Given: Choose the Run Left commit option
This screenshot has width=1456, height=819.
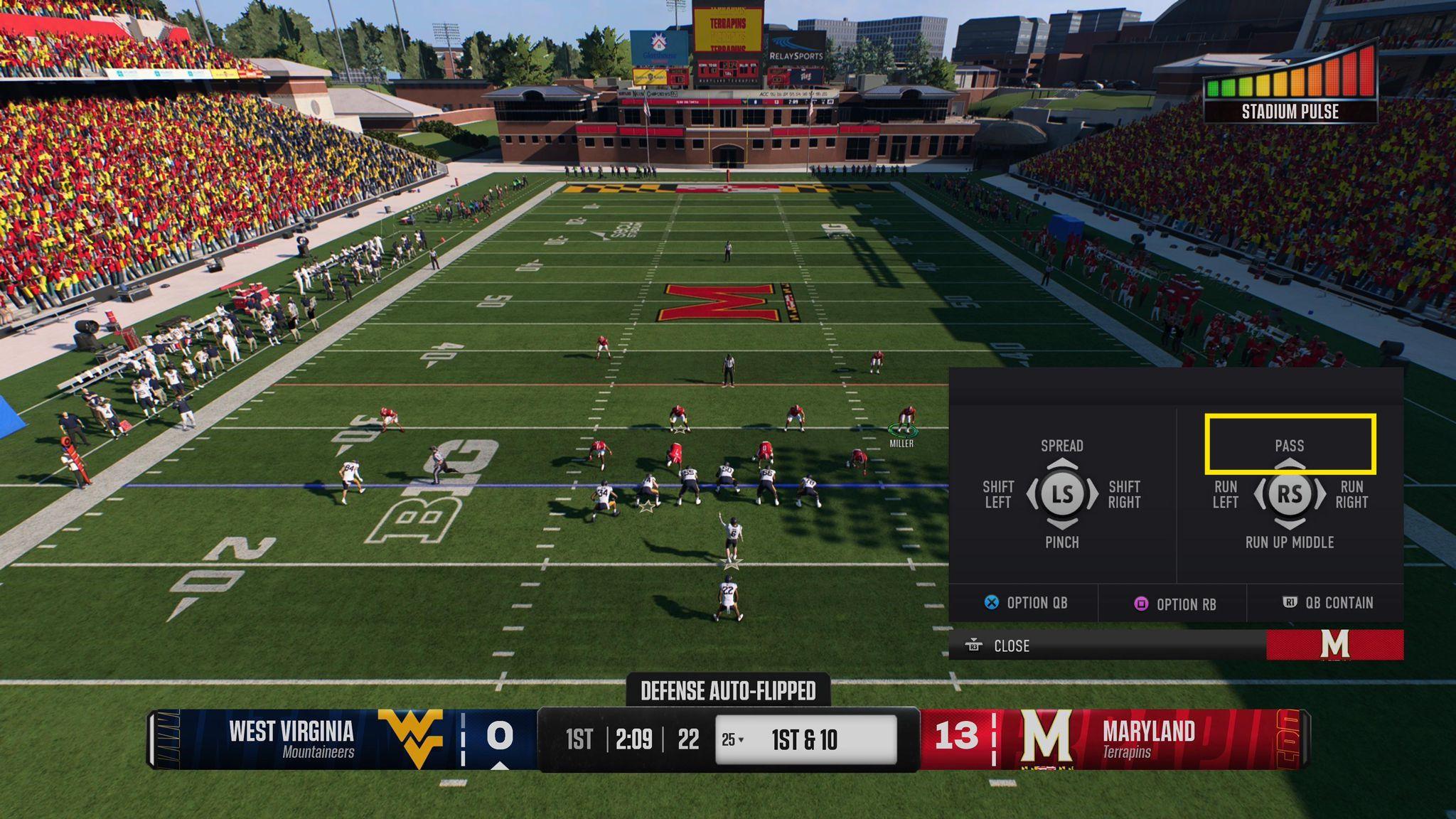Looking at the screenshot, I should (x=1225, y=494).
